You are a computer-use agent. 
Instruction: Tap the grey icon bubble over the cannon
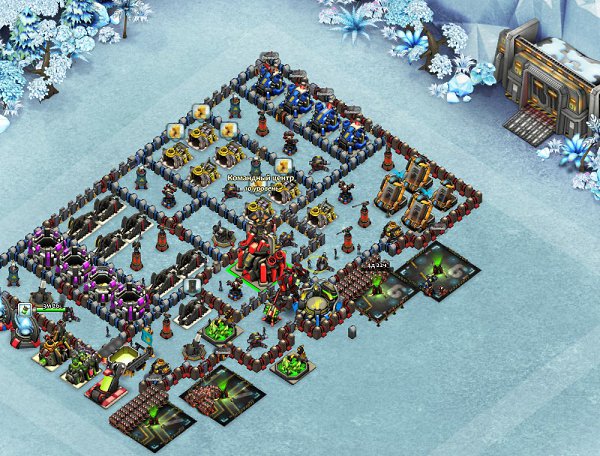(190, 286)
